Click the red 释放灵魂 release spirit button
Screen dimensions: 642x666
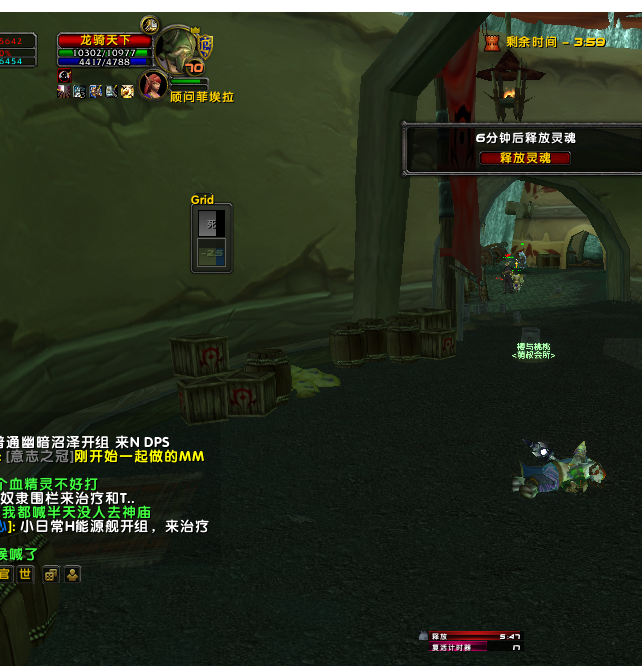point(525,158)
